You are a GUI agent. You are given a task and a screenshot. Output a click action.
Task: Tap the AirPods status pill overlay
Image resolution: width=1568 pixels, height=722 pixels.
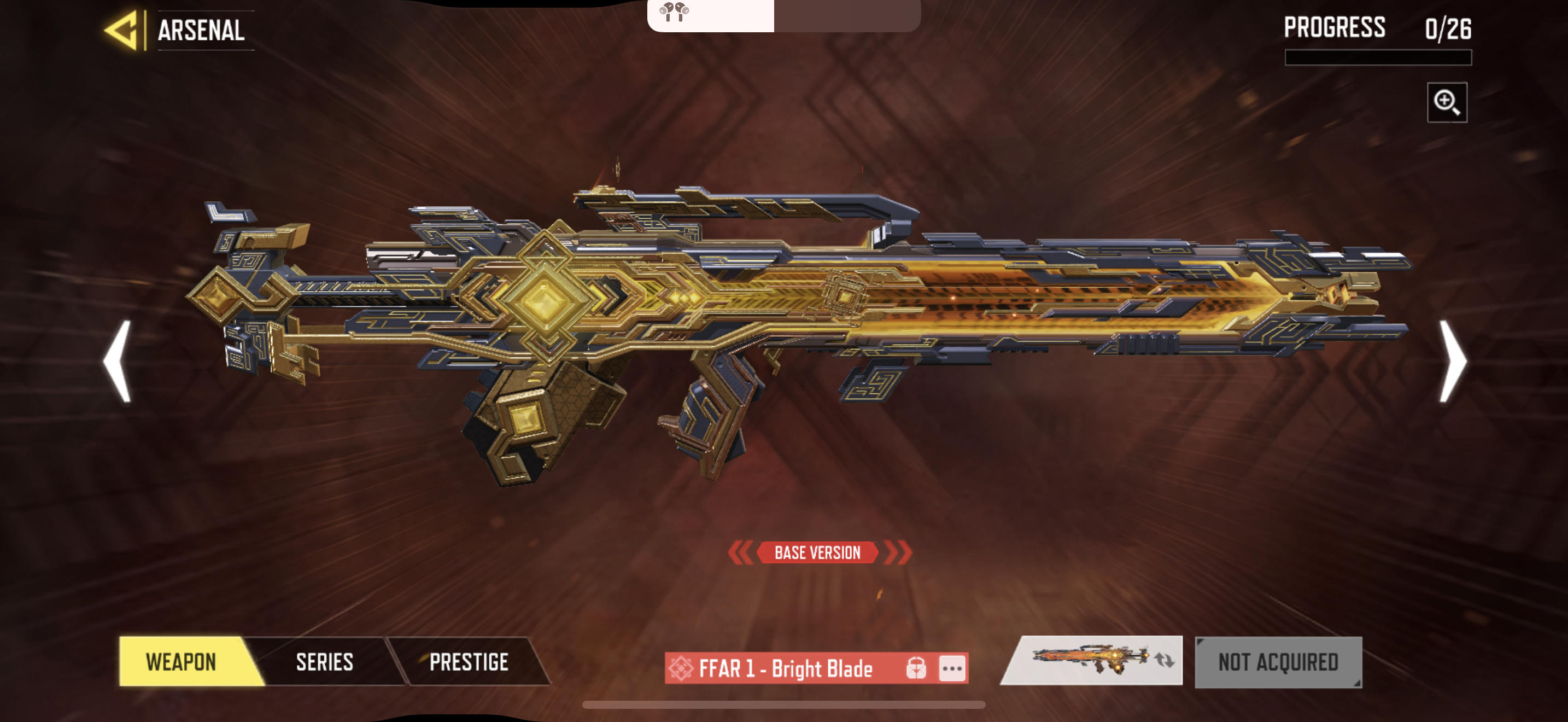tap(783, 15)
